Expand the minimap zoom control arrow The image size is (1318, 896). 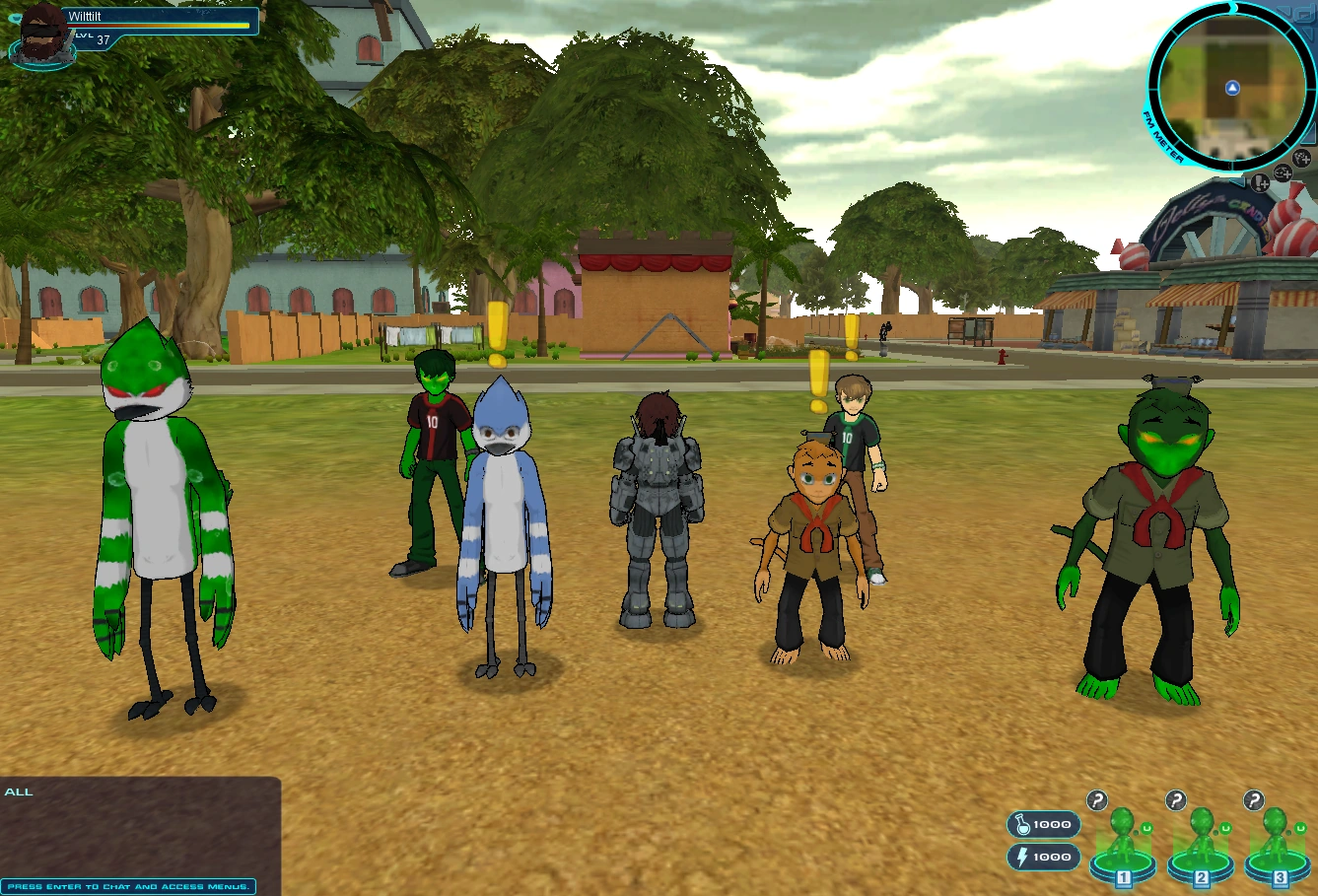pos(1238,180)
